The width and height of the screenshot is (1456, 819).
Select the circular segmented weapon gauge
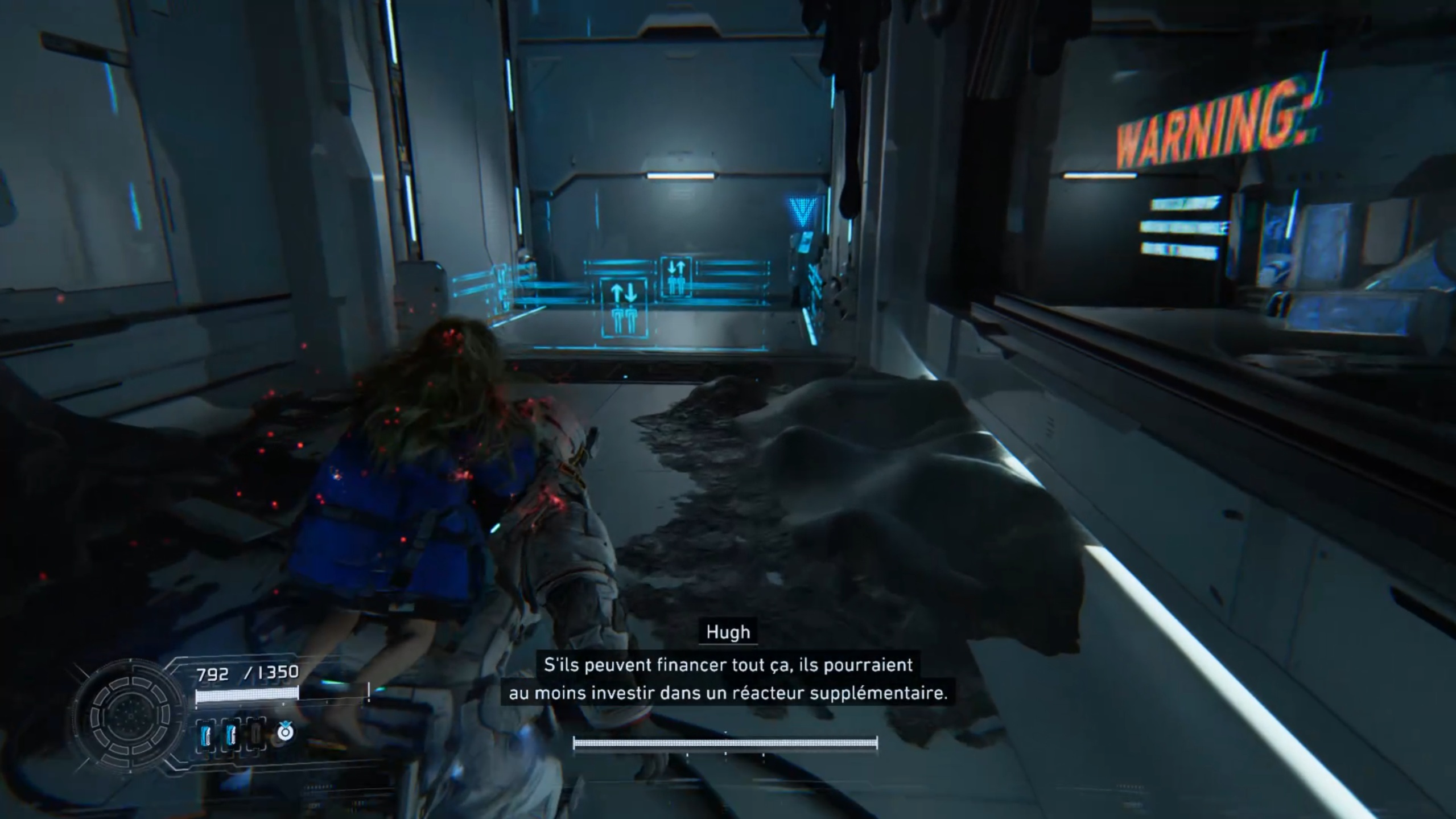click(x=130, y=715)
